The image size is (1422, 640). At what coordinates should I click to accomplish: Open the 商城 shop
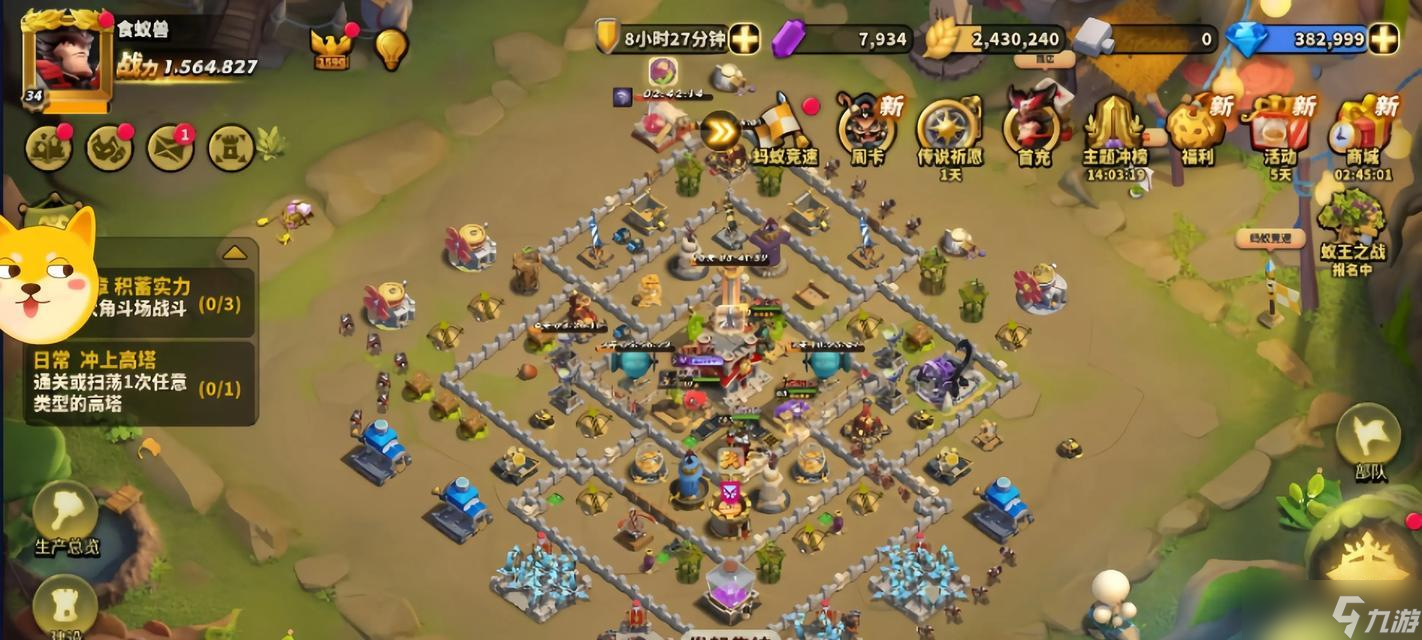[1362, 130]
